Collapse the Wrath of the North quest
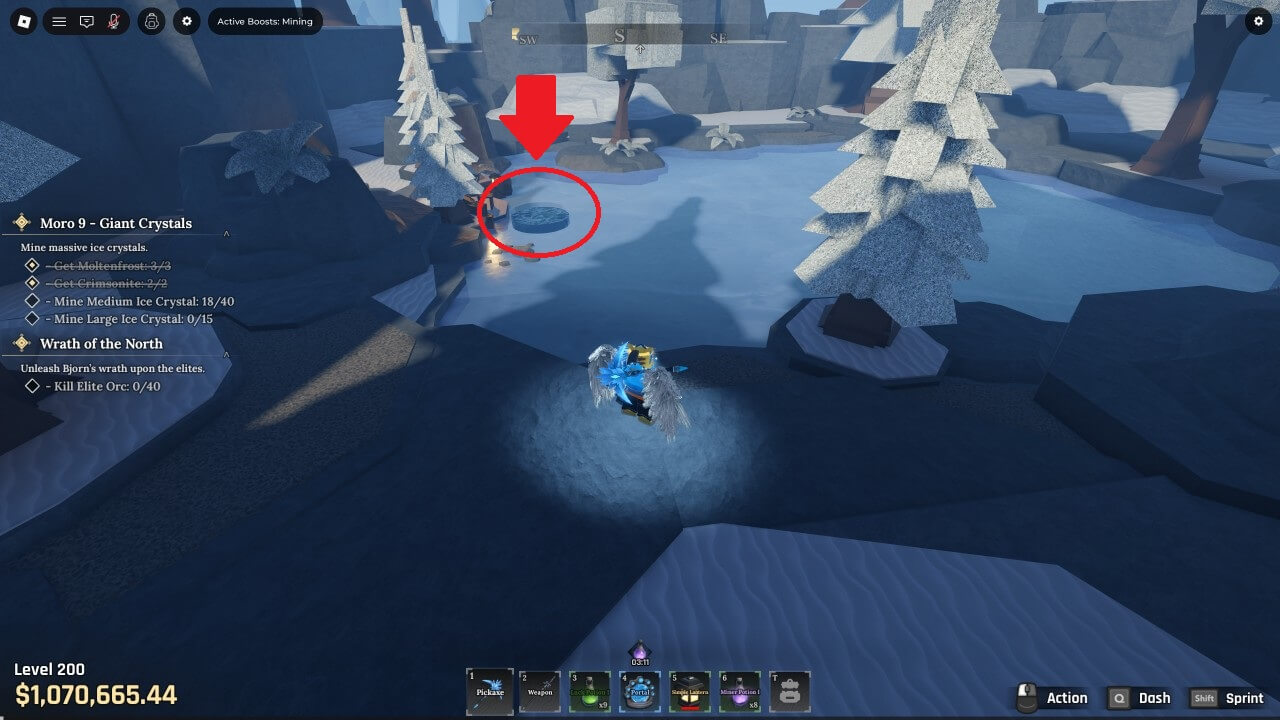 point(227,354)
